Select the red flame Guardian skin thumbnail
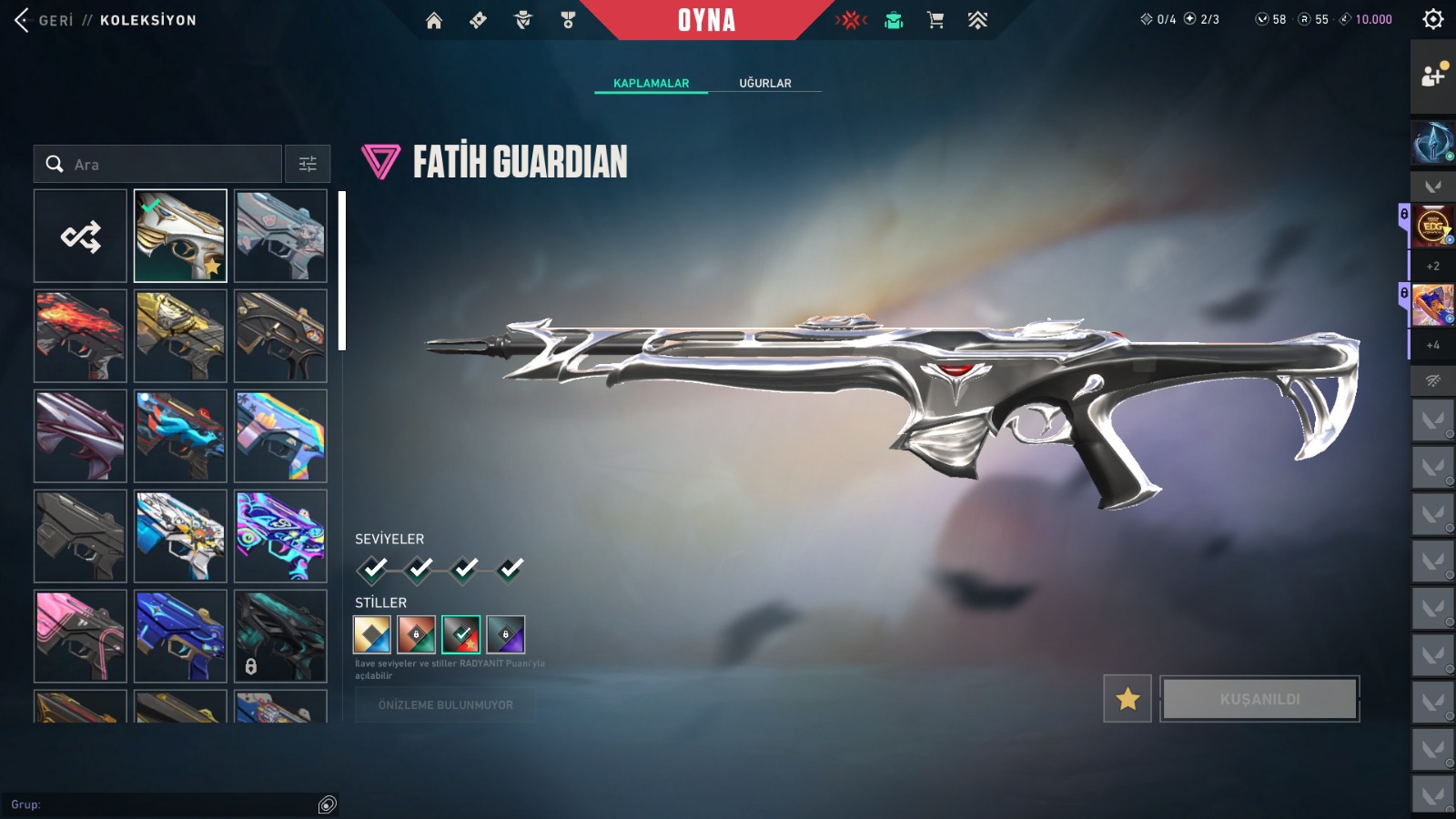 80,336
